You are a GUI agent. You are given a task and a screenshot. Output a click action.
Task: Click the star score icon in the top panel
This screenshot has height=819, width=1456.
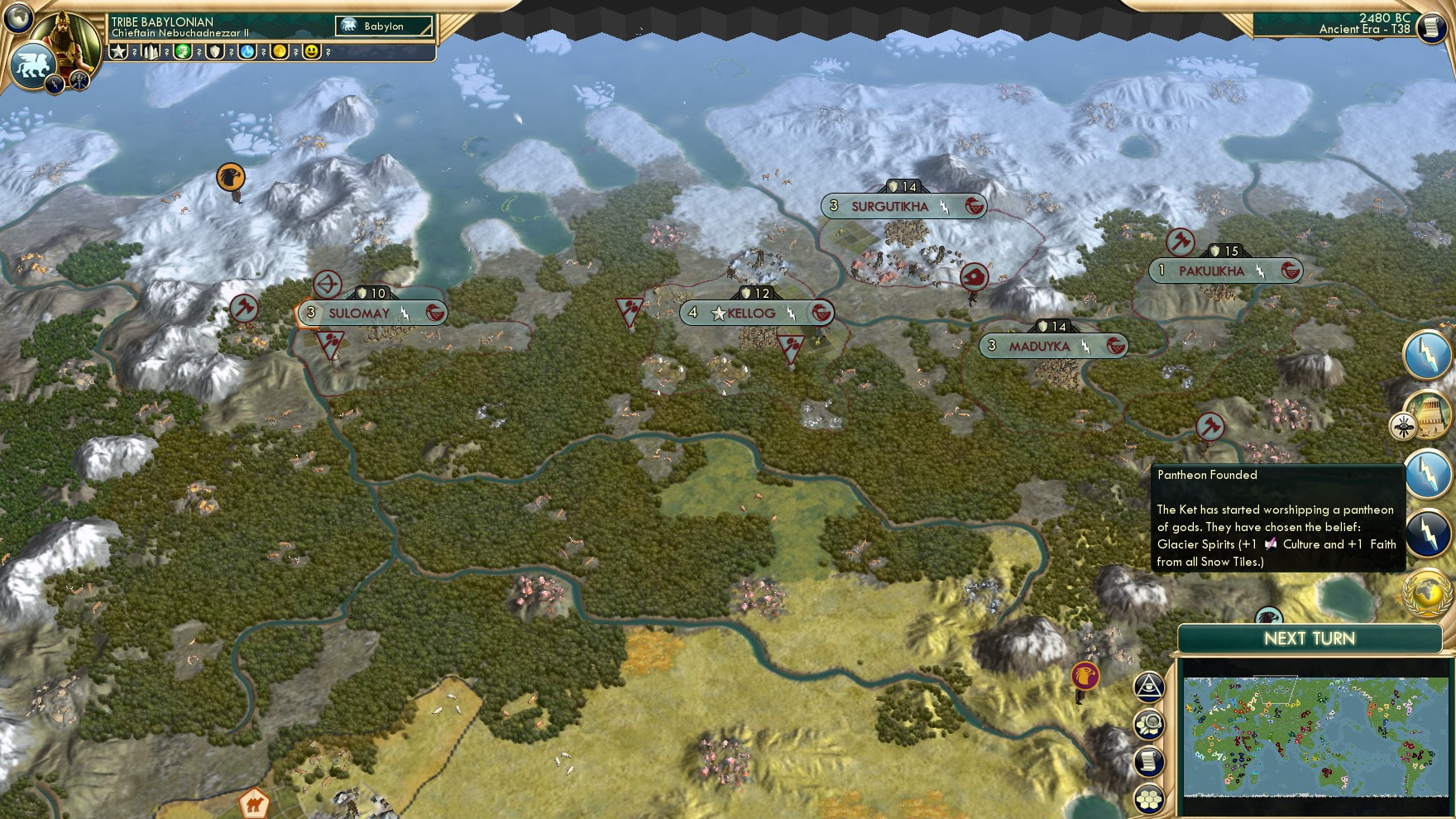click(x=118, y=51)
